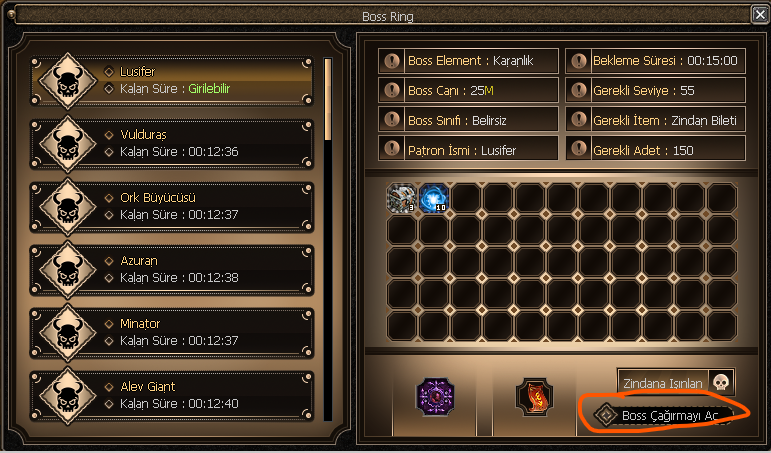Select the blue orb reward slot

pos(433,198)
